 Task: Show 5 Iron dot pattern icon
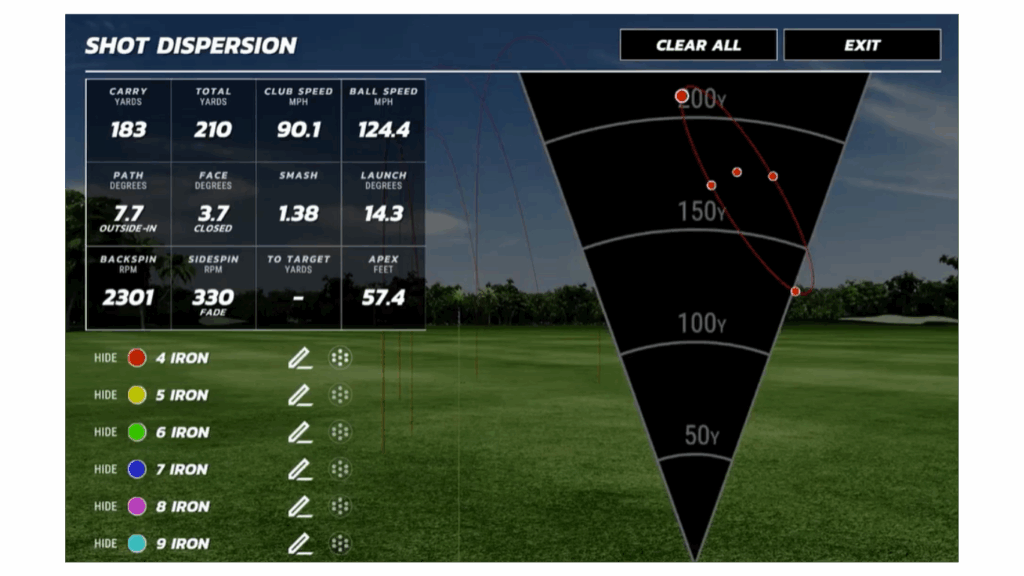tap(340, 395)
